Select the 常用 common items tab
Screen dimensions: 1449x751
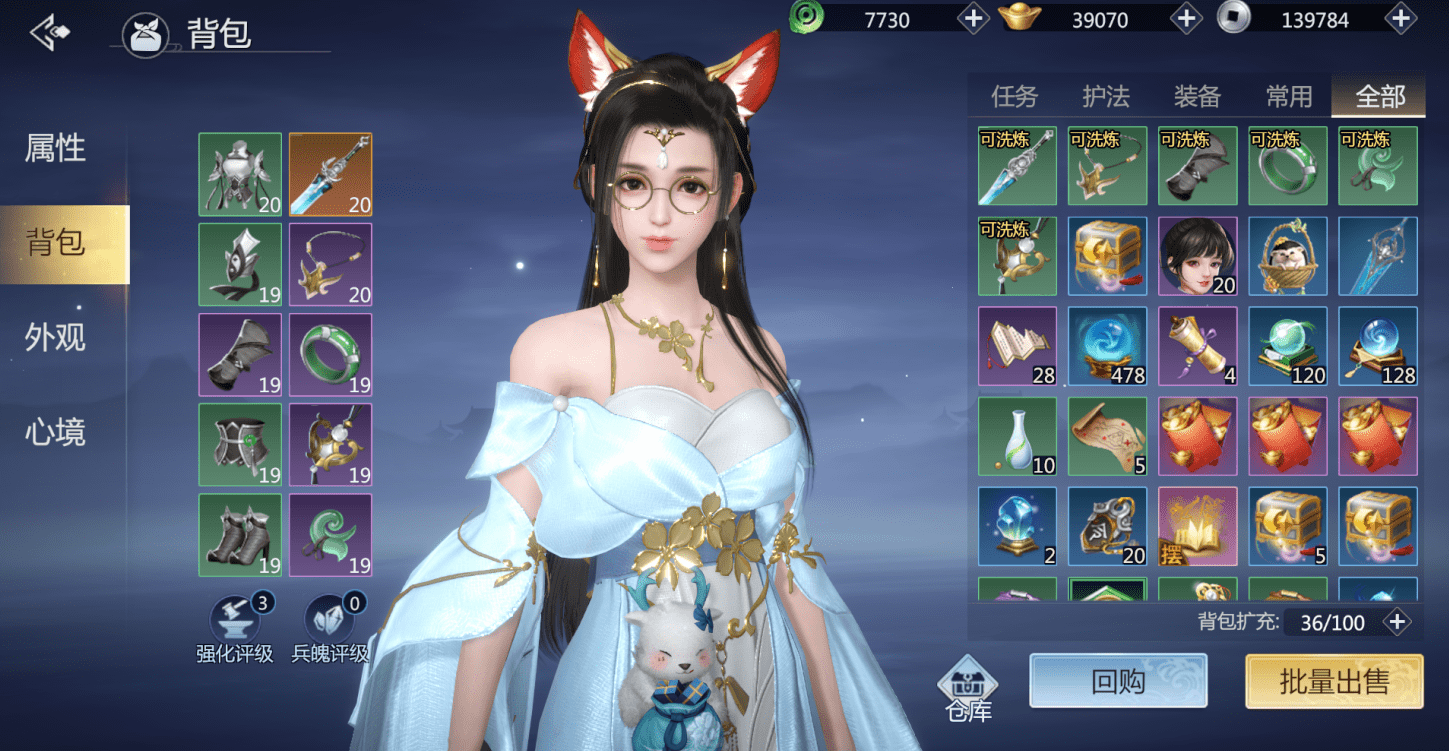tap(1288, 96)
